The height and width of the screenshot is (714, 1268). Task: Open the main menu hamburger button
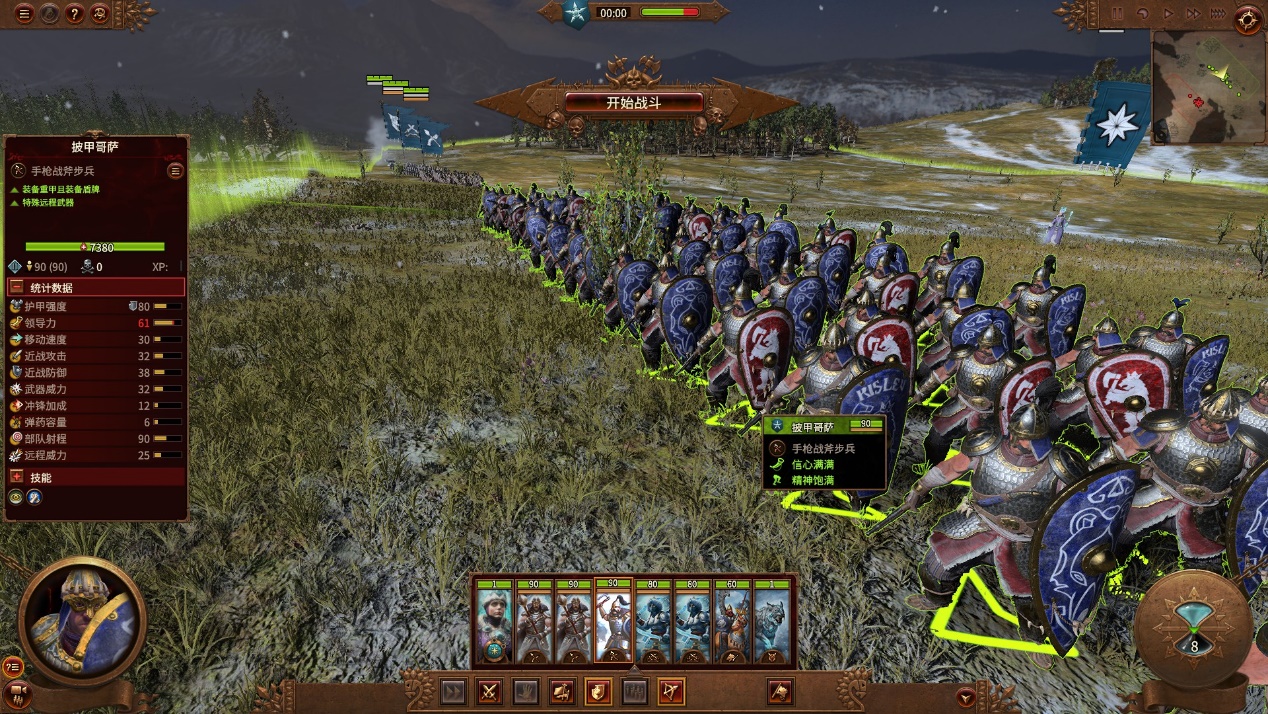click(x=22, y=14)
